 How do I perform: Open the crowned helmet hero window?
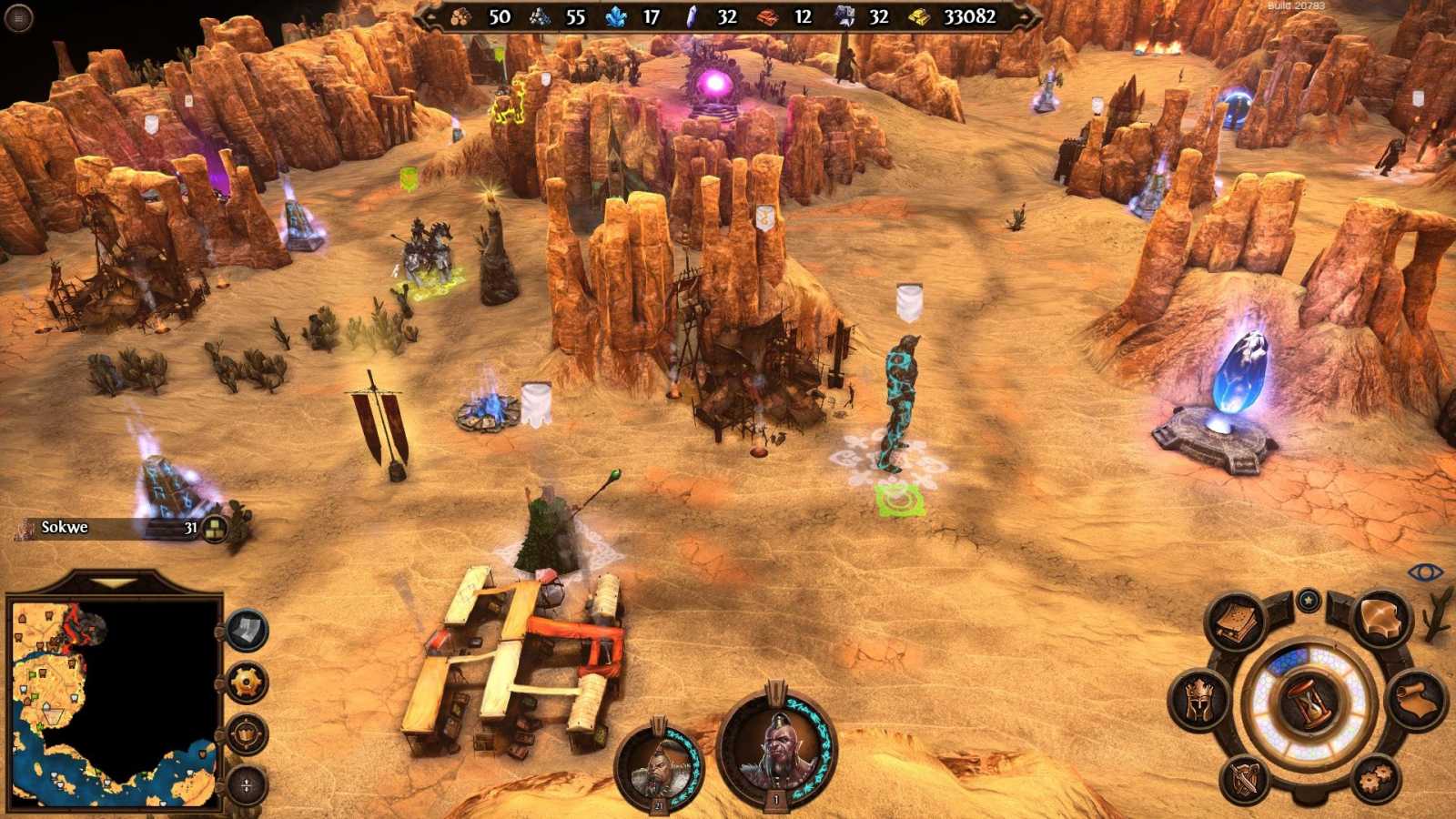pyautogui.click(x=1199, y=699)
